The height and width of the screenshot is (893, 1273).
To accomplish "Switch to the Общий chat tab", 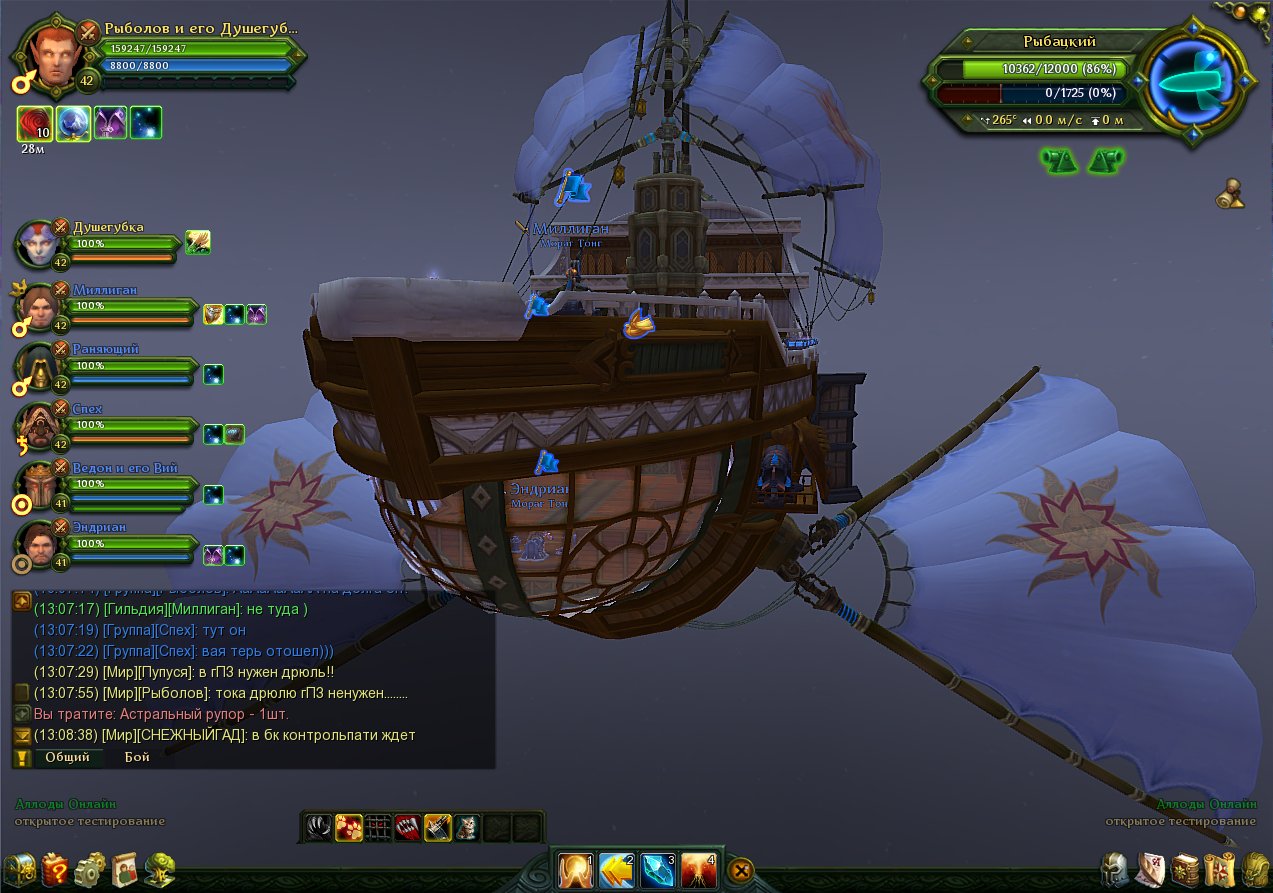I will click(x=67, y=757).
